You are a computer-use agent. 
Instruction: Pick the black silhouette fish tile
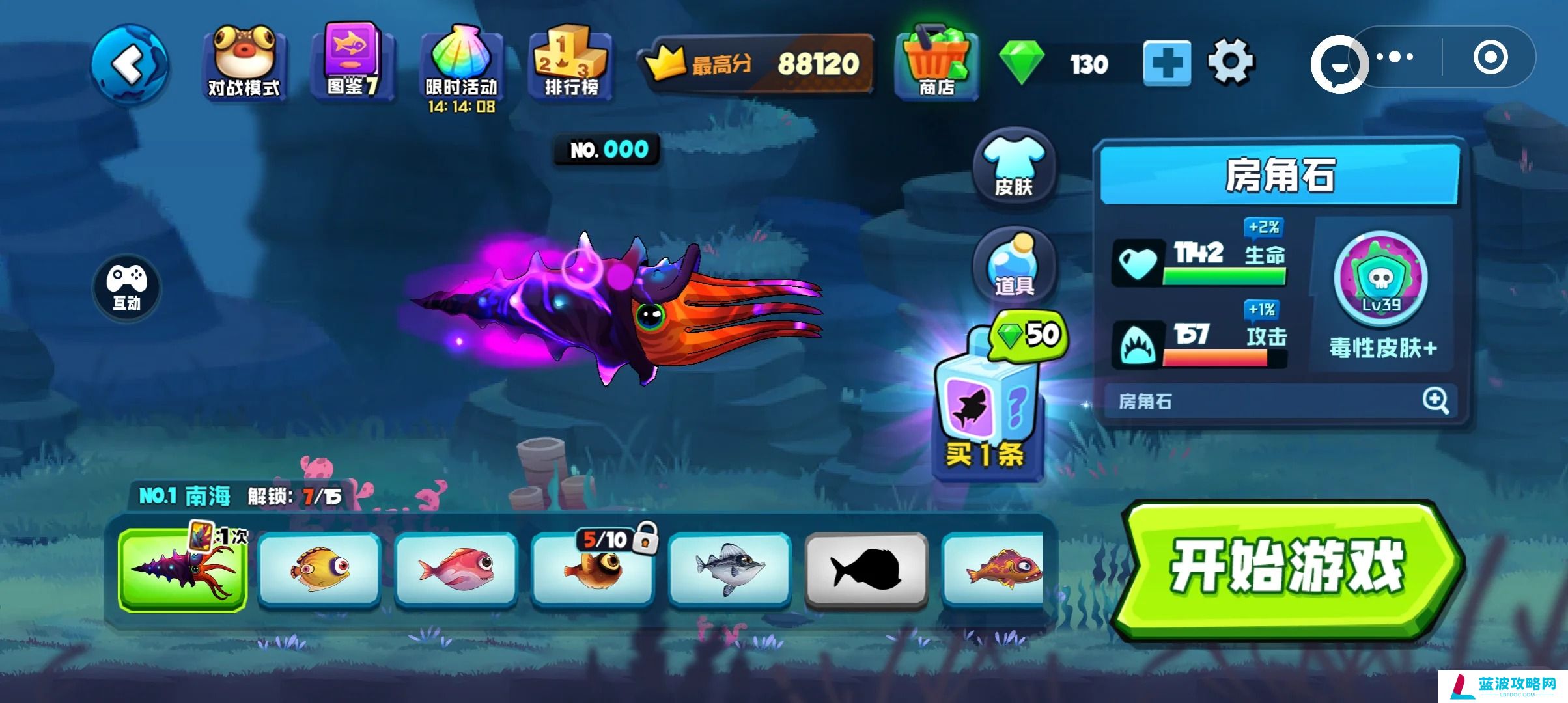(x=866, y=570)
